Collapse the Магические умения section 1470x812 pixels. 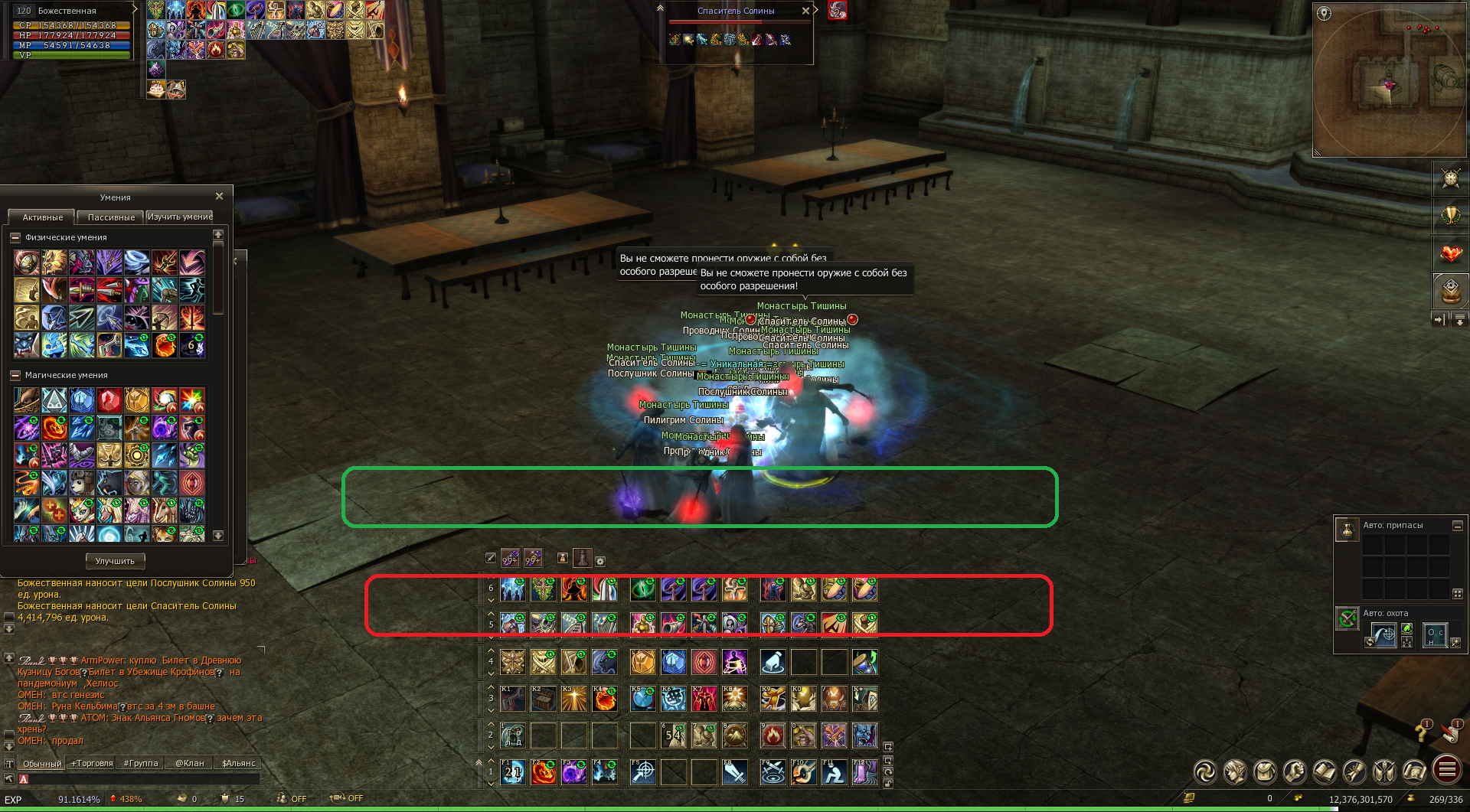15,376
